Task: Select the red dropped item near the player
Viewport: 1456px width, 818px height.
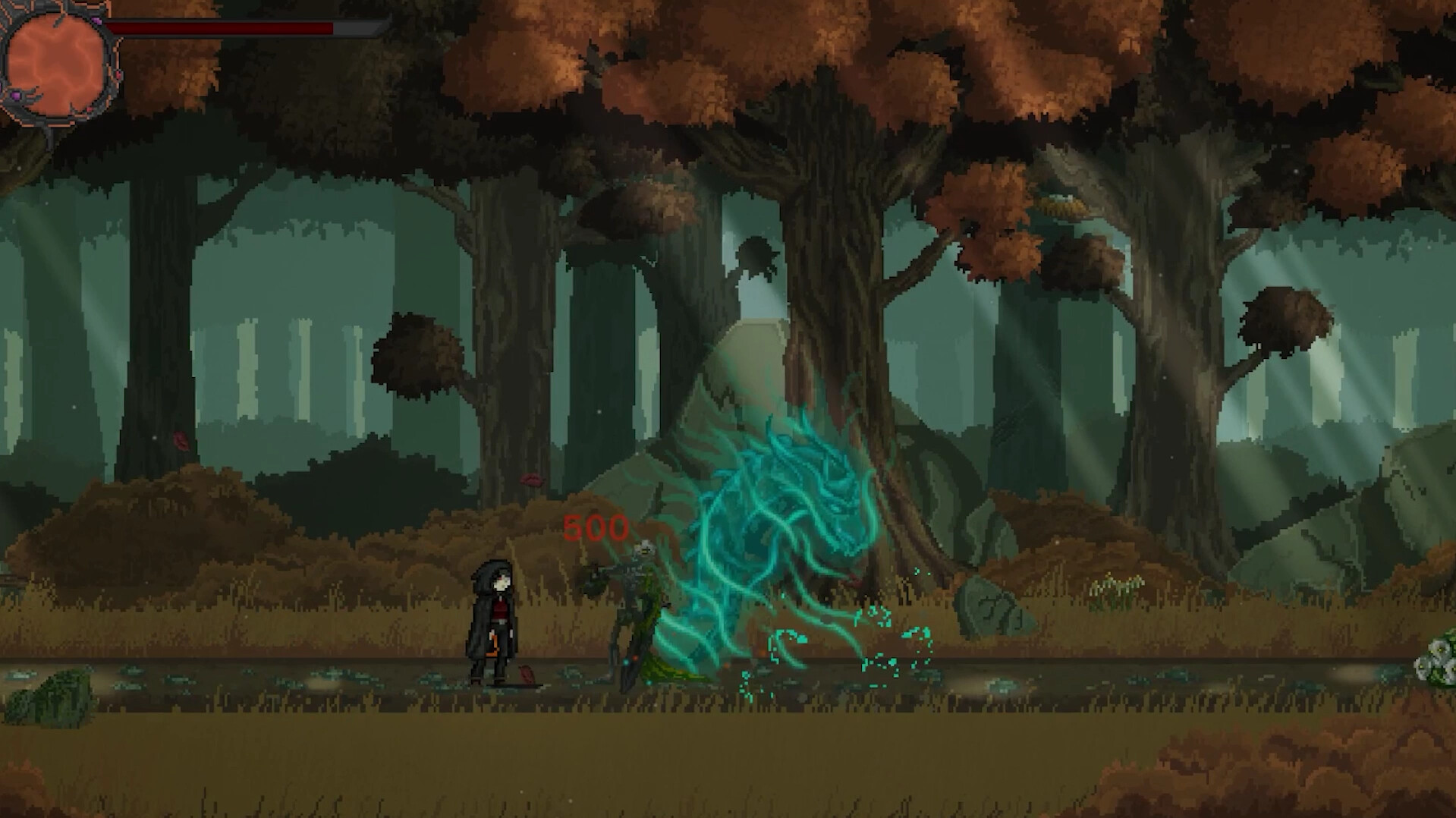Action: point(527,674)
